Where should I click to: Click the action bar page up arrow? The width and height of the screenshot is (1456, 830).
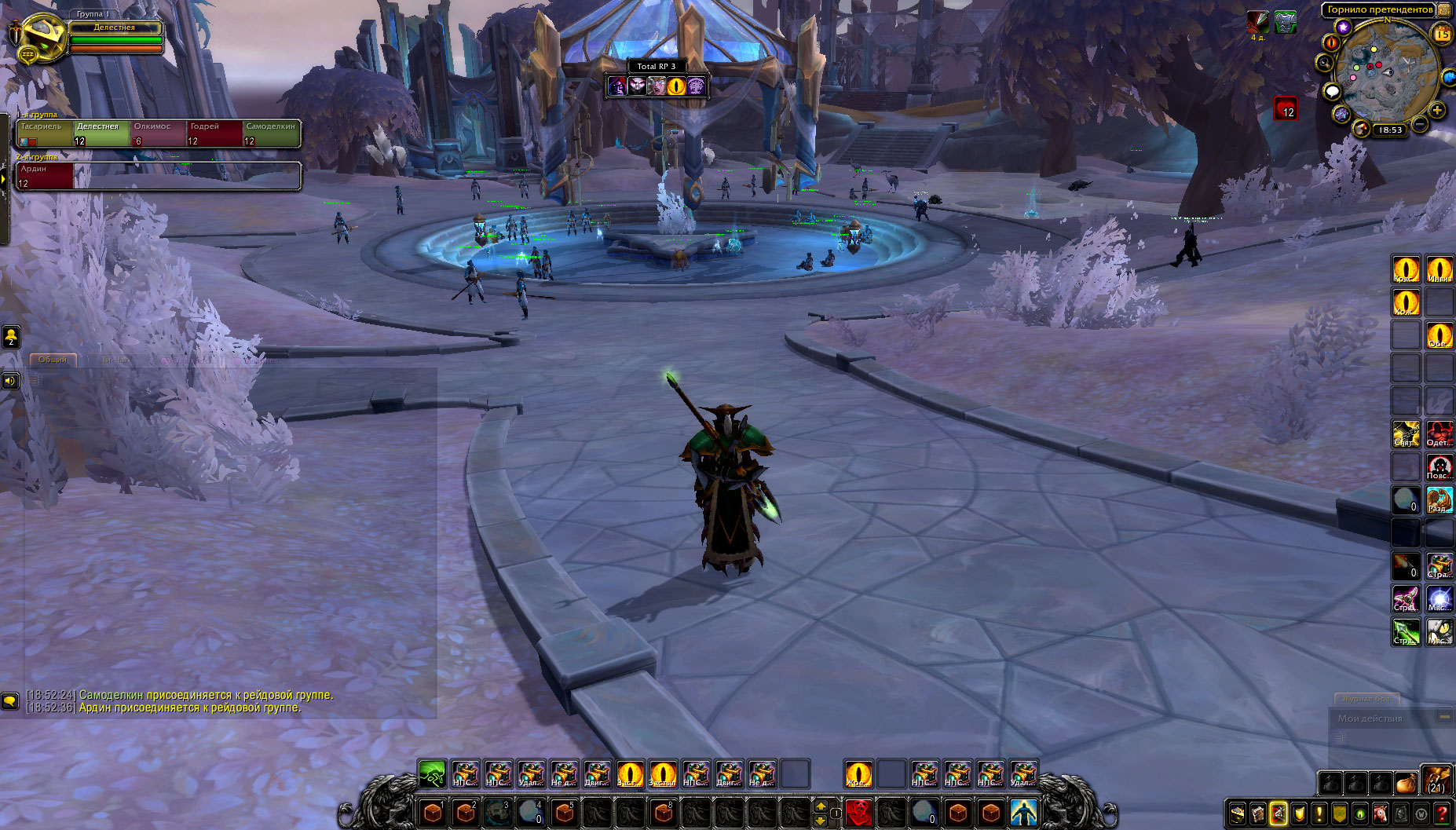pyautogui.click(x=821, y=805)
